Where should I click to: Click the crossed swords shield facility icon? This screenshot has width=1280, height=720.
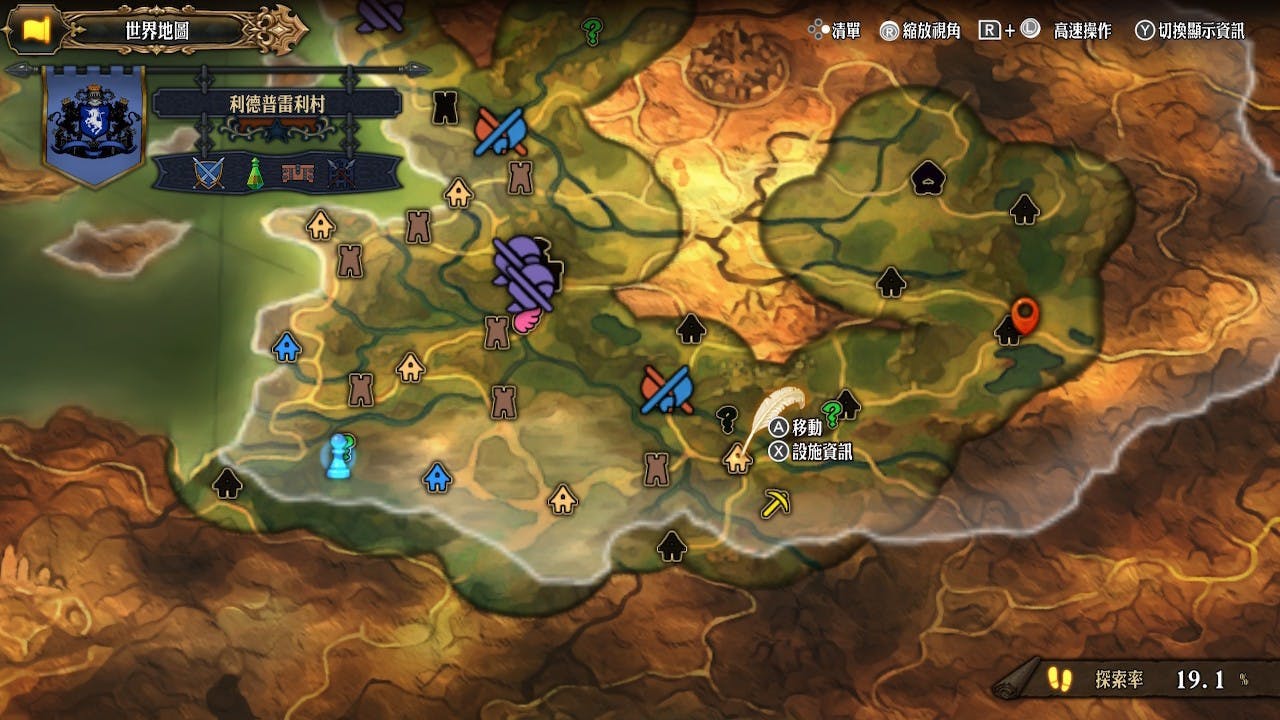pos(206,174)
